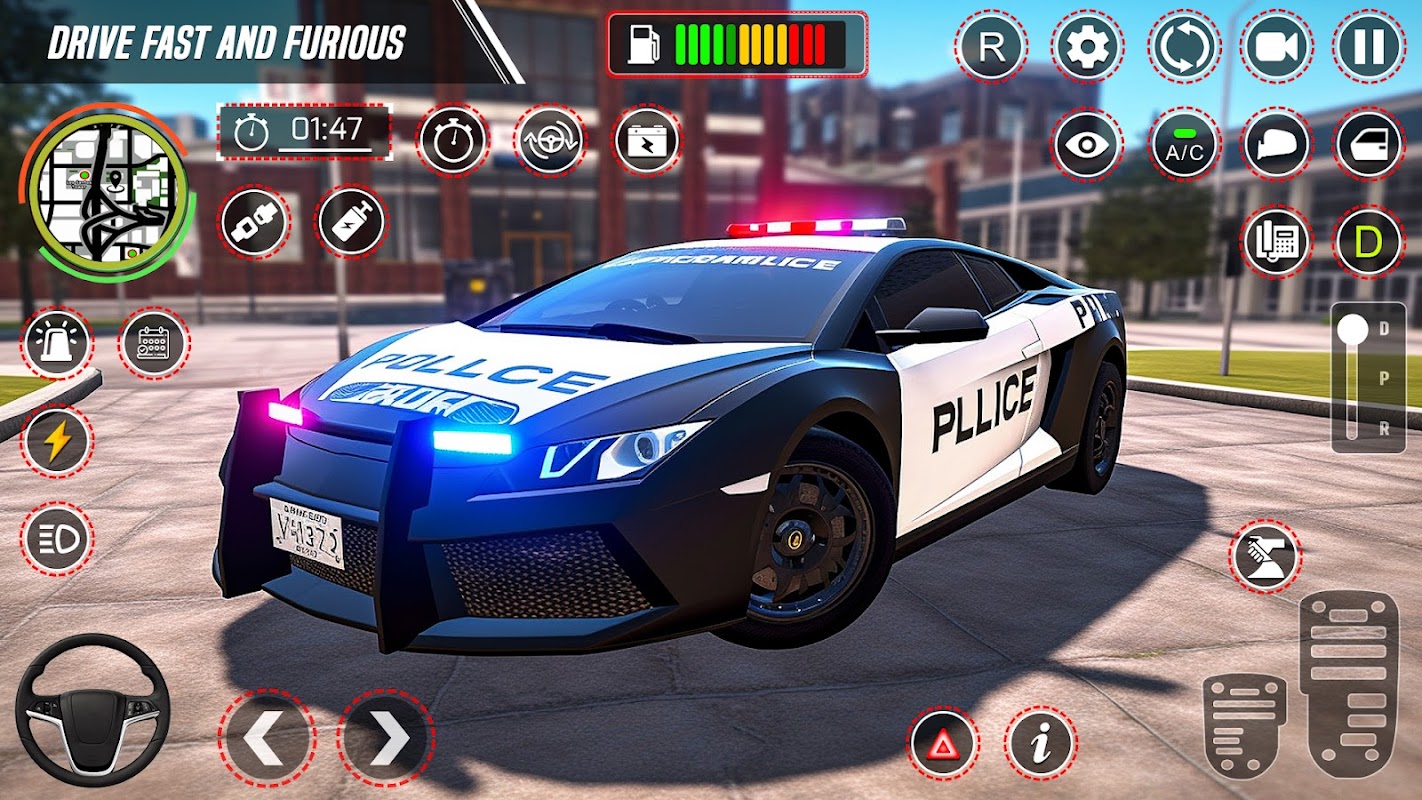The height and width of the screenshot is (800, 1422).
Task: Steer left with the left arrow
Action: click(266, 738)
